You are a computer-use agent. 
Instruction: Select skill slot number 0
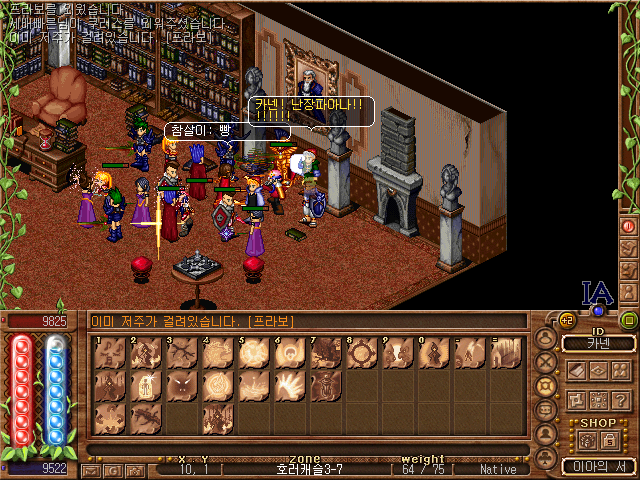click(x=434, y=352)
